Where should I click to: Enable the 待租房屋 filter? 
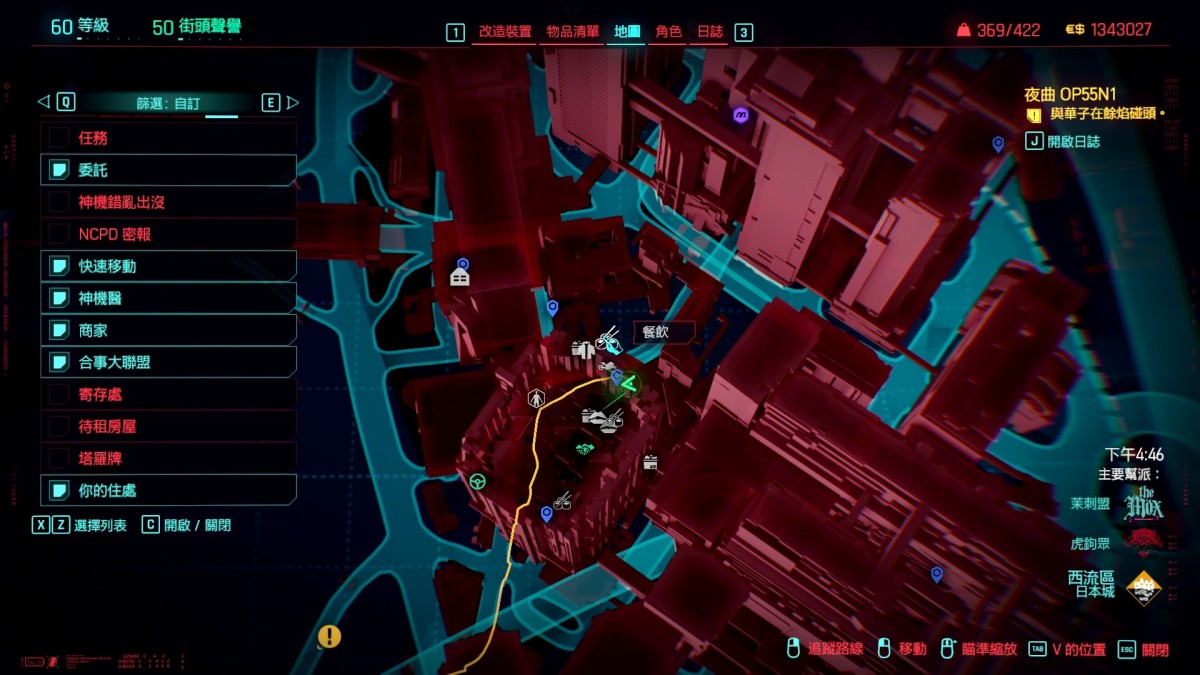coord(60,426)
